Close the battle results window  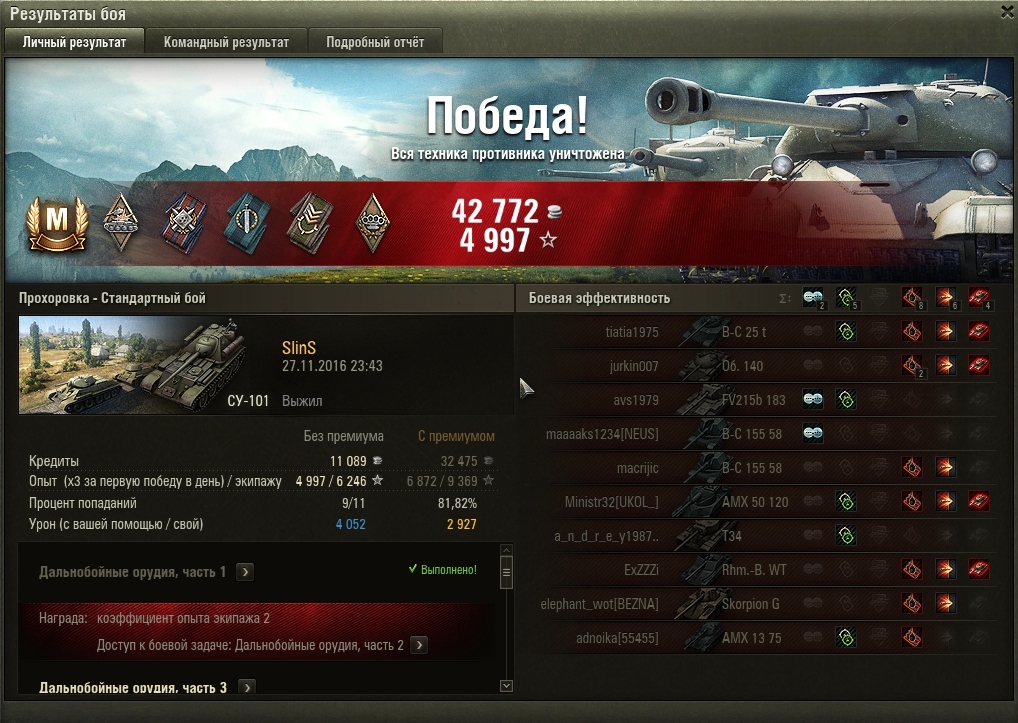point(1006,11)
